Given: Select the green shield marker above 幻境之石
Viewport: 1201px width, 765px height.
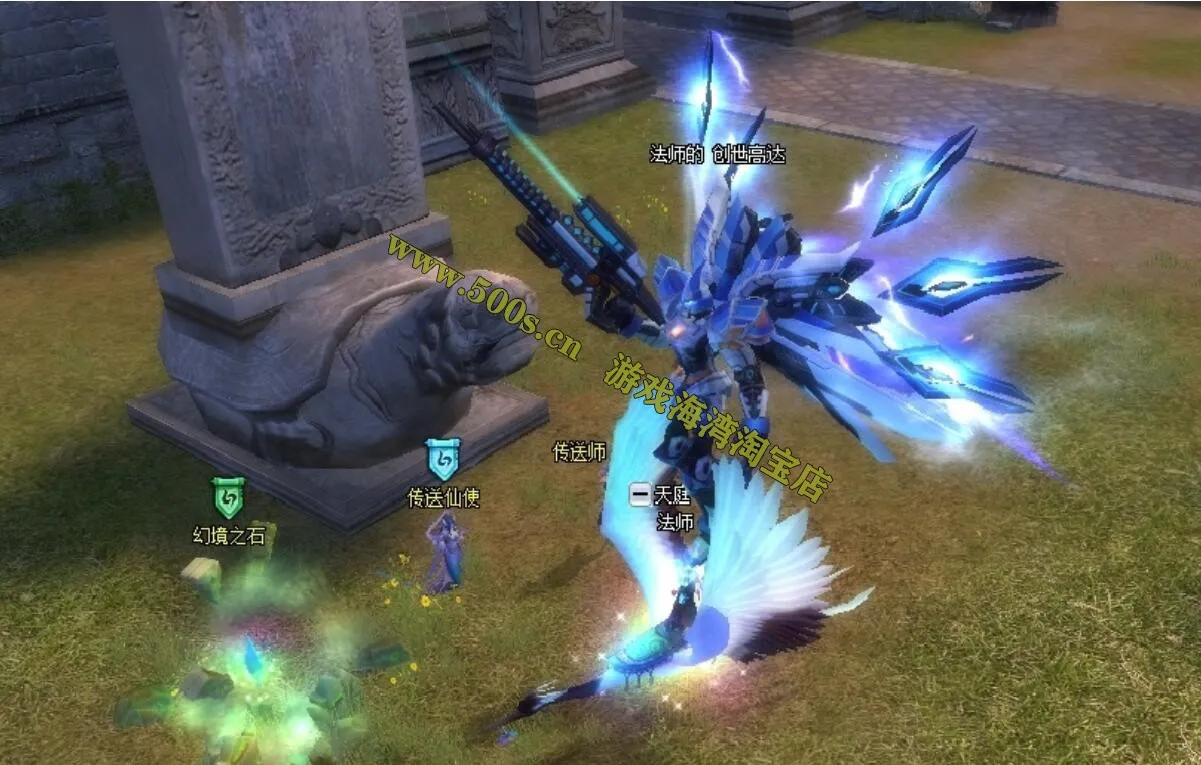Looking at the screenshot, I should (229, 497).
